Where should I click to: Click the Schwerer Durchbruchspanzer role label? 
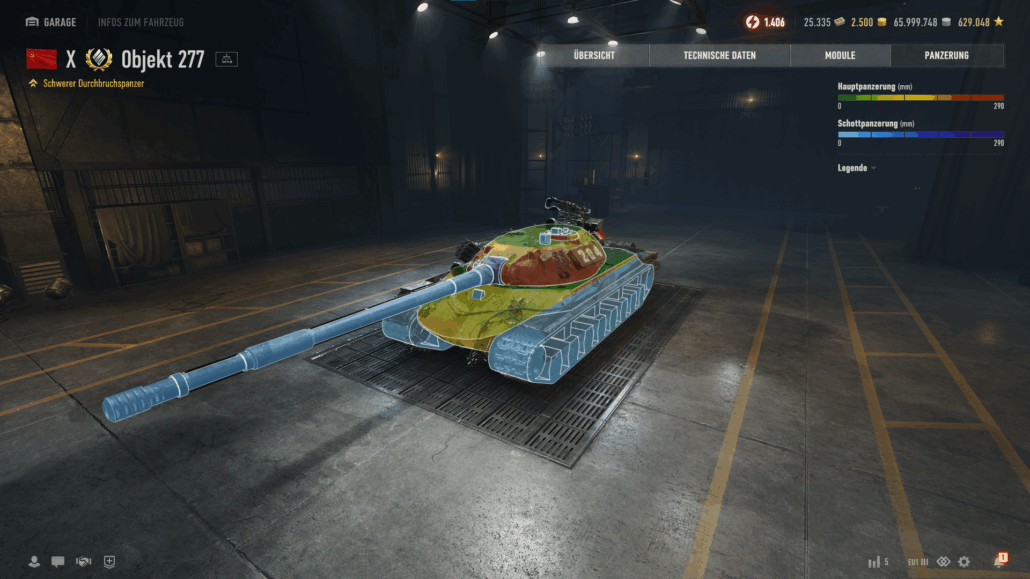pyautogui.click(x=92, y=84)
